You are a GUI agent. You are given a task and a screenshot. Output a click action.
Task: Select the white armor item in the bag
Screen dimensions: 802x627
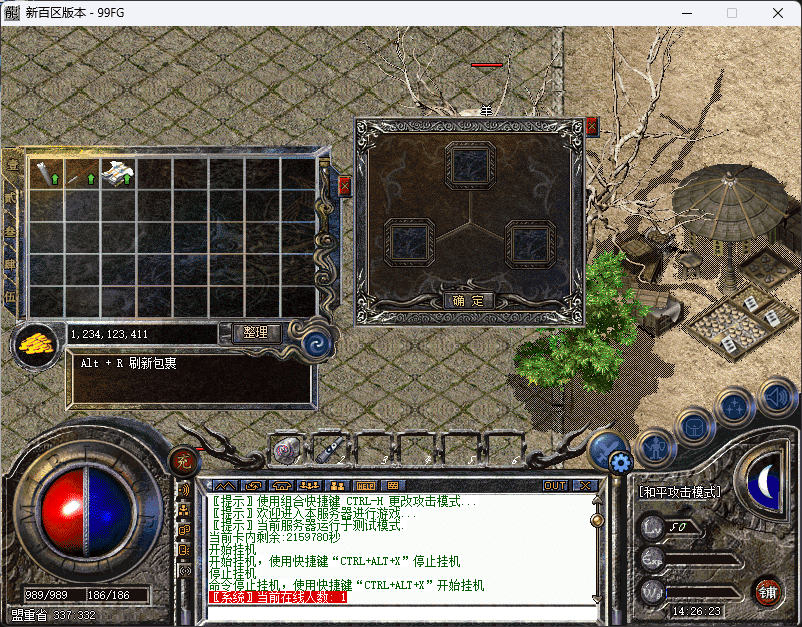[x=117, y=173]
